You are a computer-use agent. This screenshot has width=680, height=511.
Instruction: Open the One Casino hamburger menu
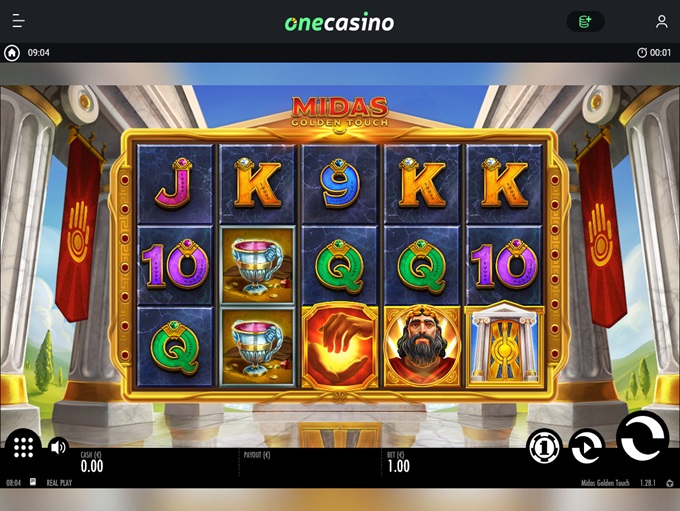click(19, 21)
